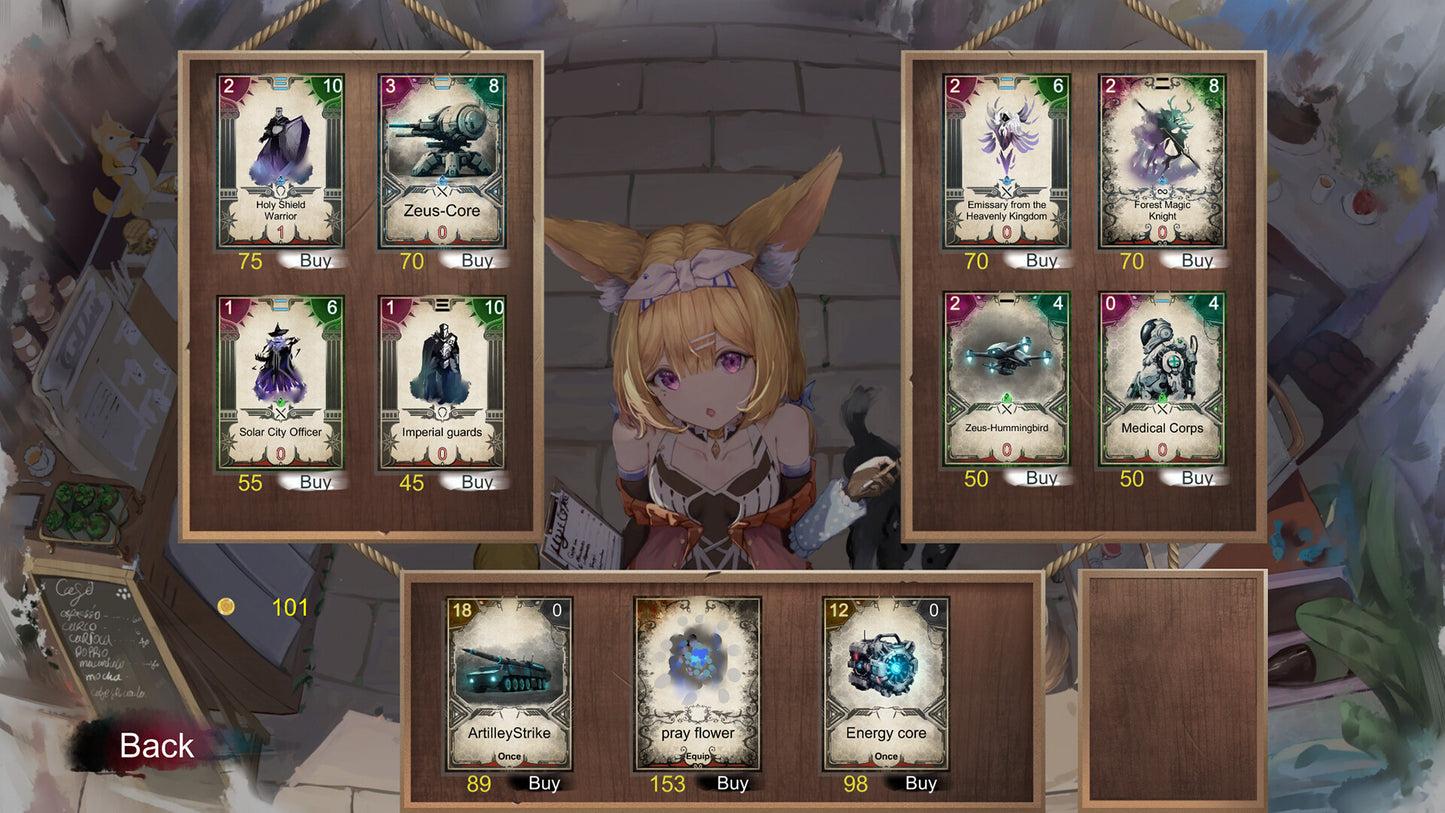The height and width of the screenshot is (813, 1445).
Task: Go back using the Back button
Action: 156,746
